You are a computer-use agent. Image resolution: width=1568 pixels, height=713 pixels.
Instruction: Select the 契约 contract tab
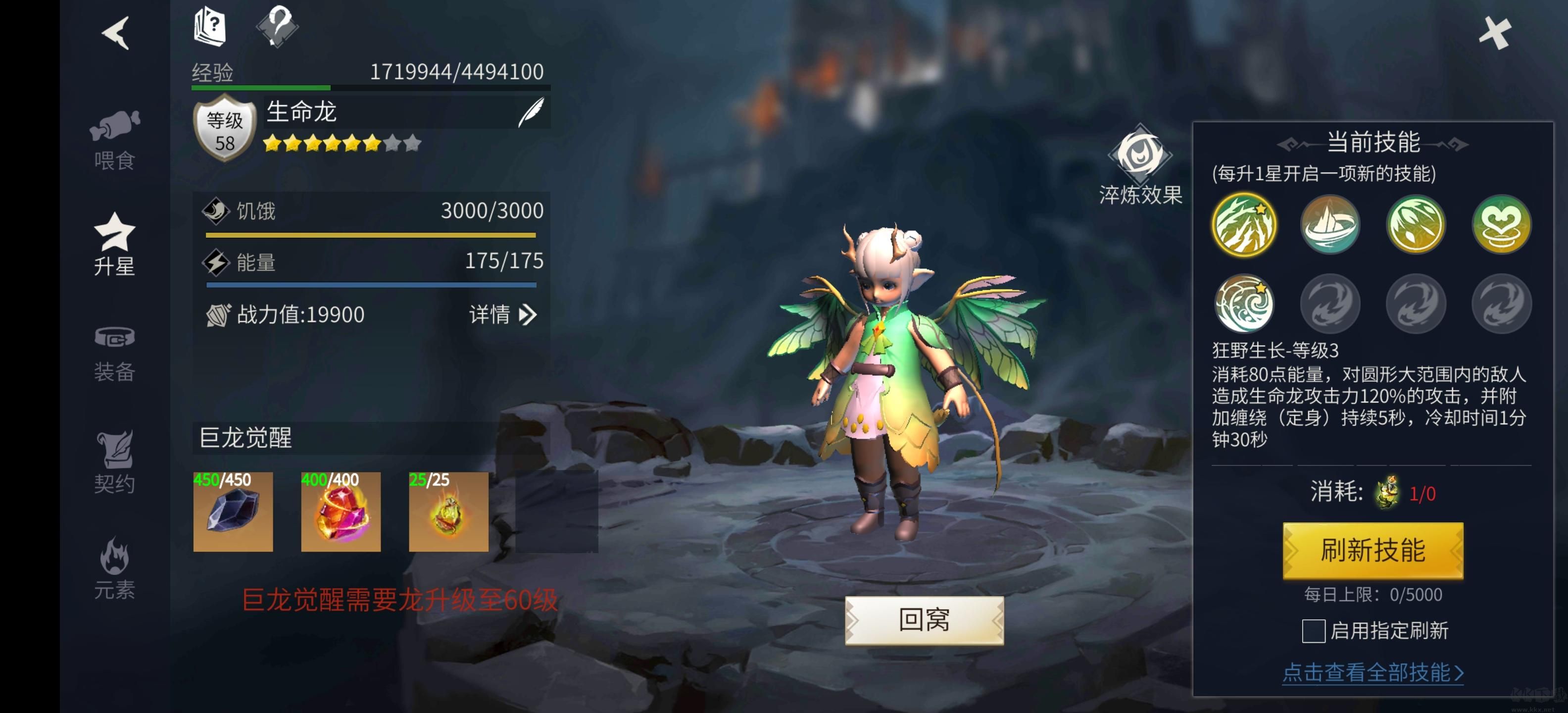(x=114, y=463)
